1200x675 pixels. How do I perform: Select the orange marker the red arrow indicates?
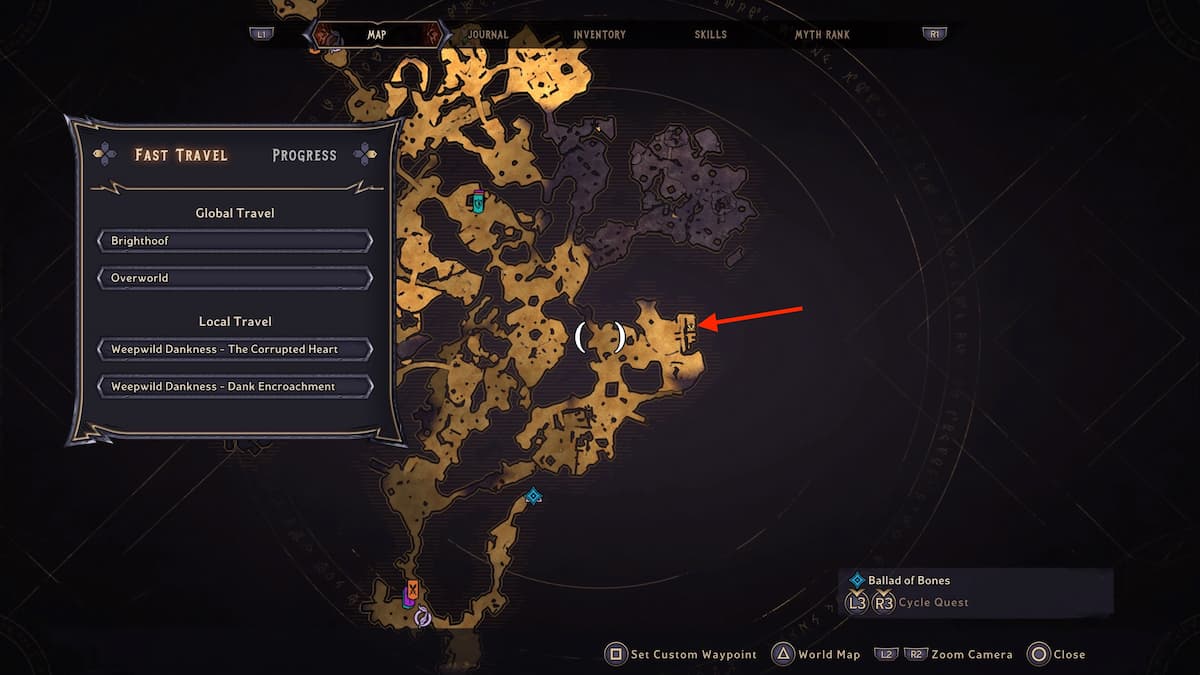pyautogui.click(x=687, y=327)
